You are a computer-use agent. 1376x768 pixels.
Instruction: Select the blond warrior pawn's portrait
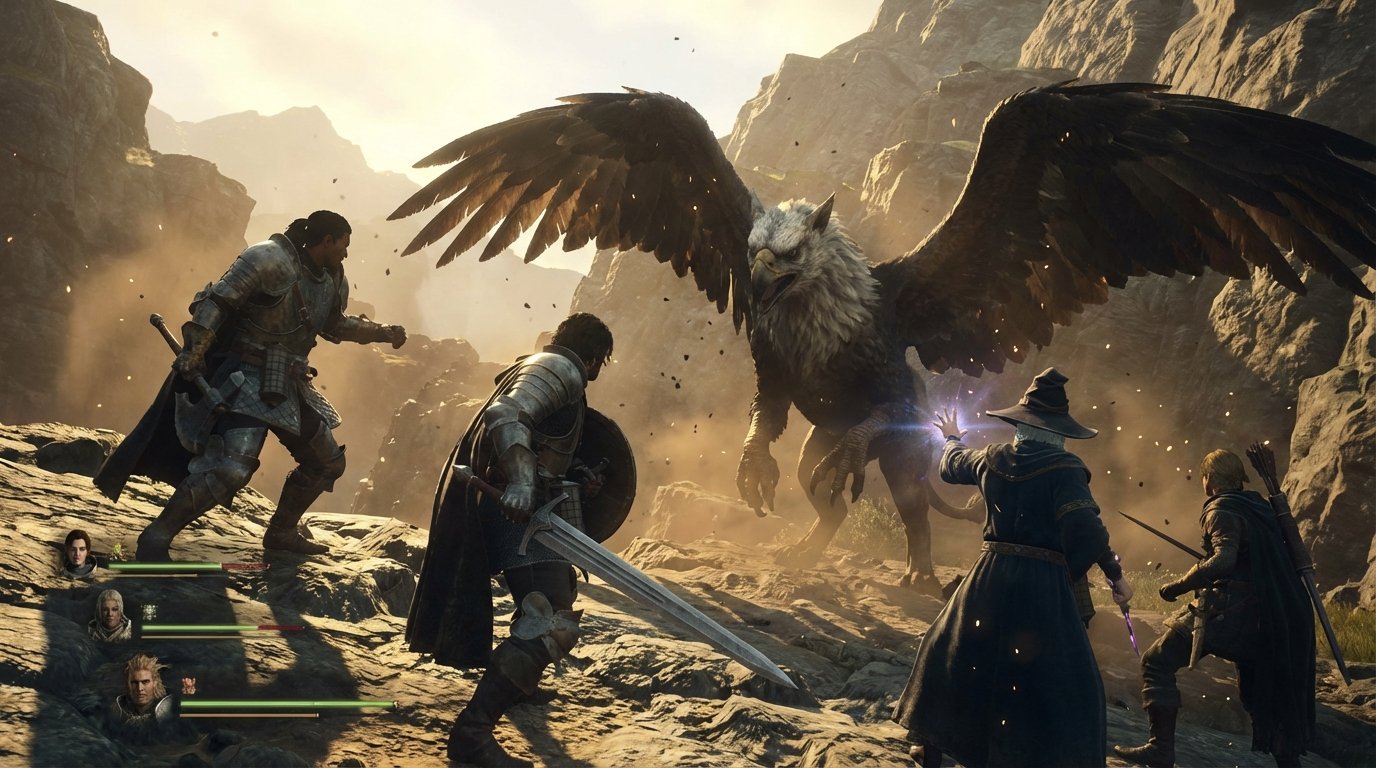pos(144,685)
